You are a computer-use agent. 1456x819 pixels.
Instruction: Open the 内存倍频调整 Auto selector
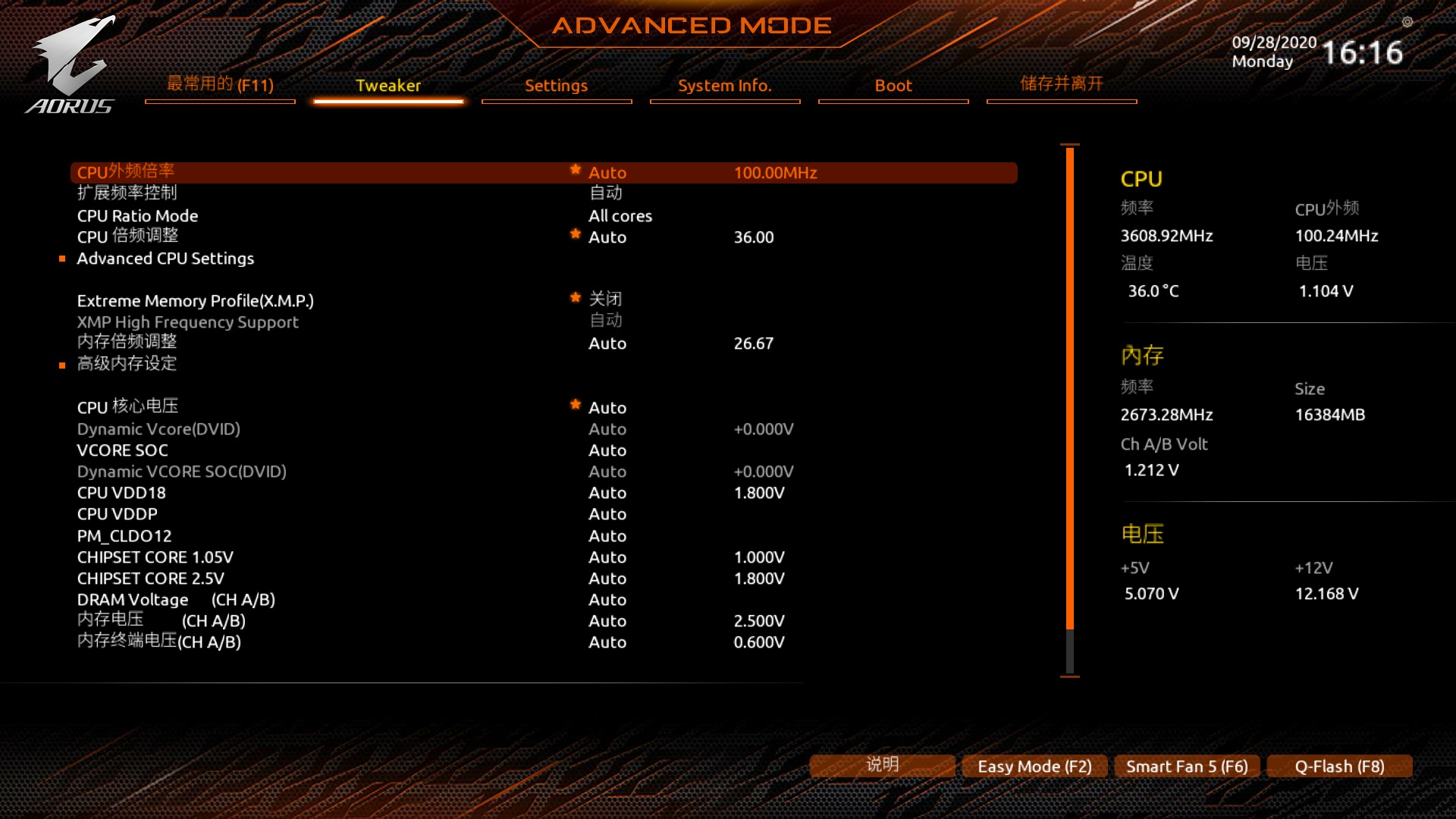click(607, 343)
